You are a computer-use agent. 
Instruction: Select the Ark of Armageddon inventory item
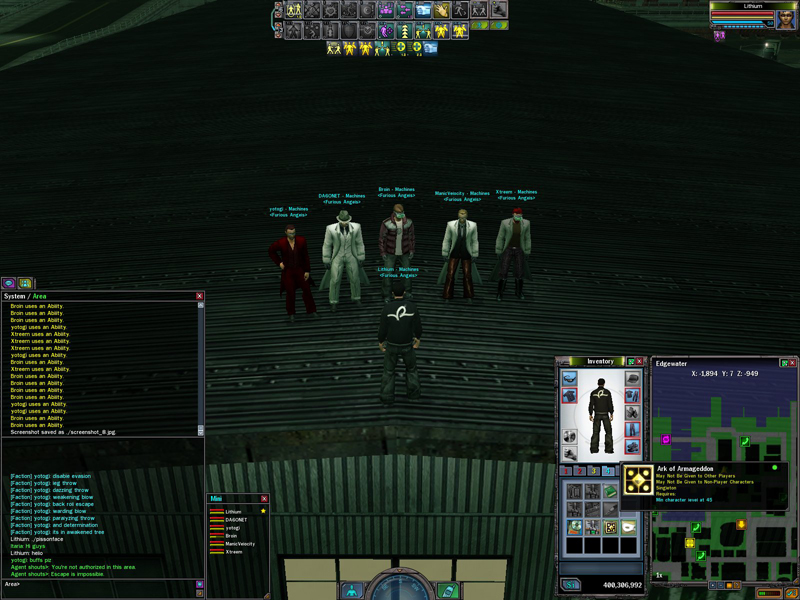pyautogui.click(x=610, y=527)
